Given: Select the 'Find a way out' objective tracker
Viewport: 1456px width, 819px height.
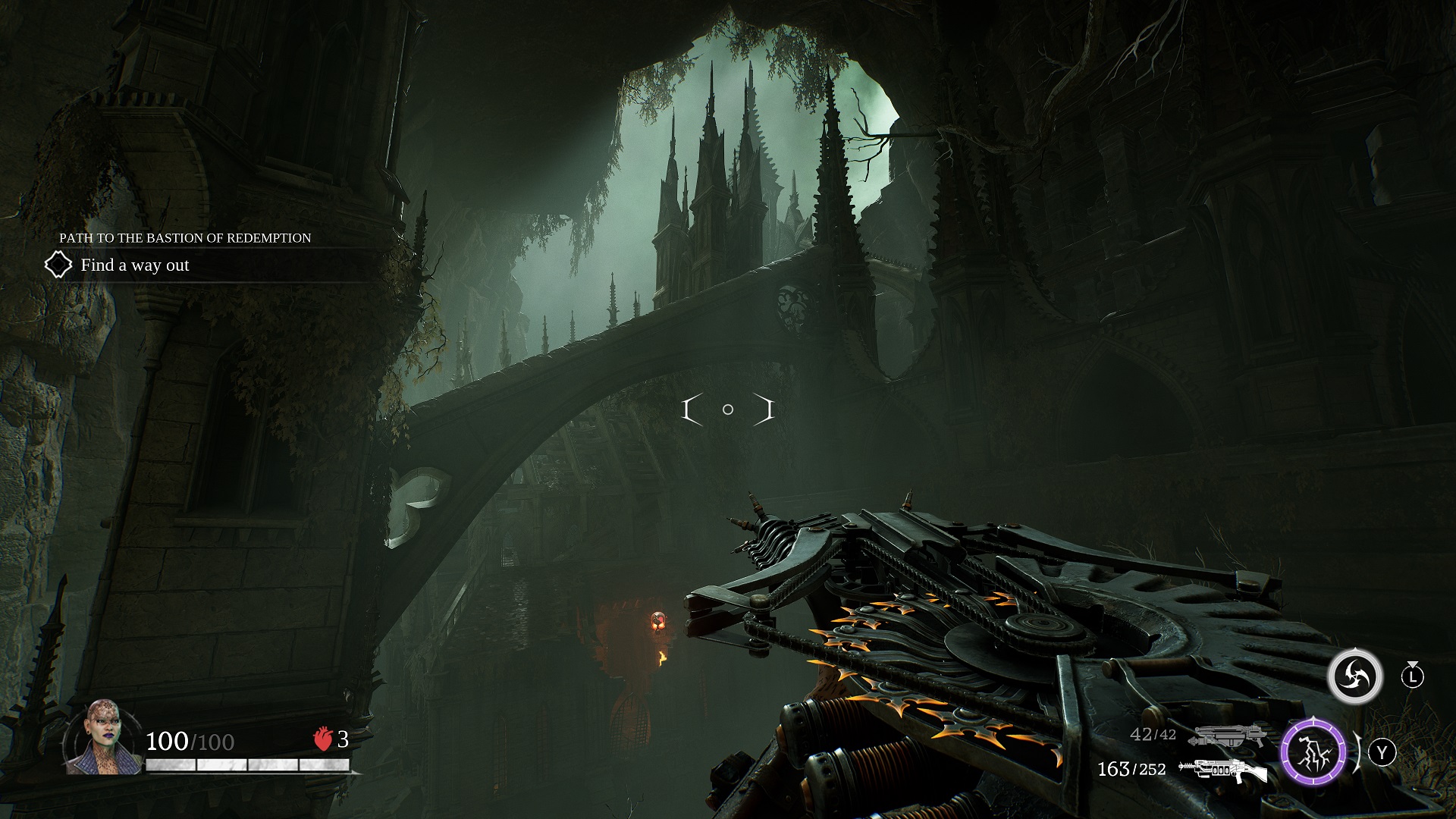Looking at the screenshot, I should (x=135, y=265).
